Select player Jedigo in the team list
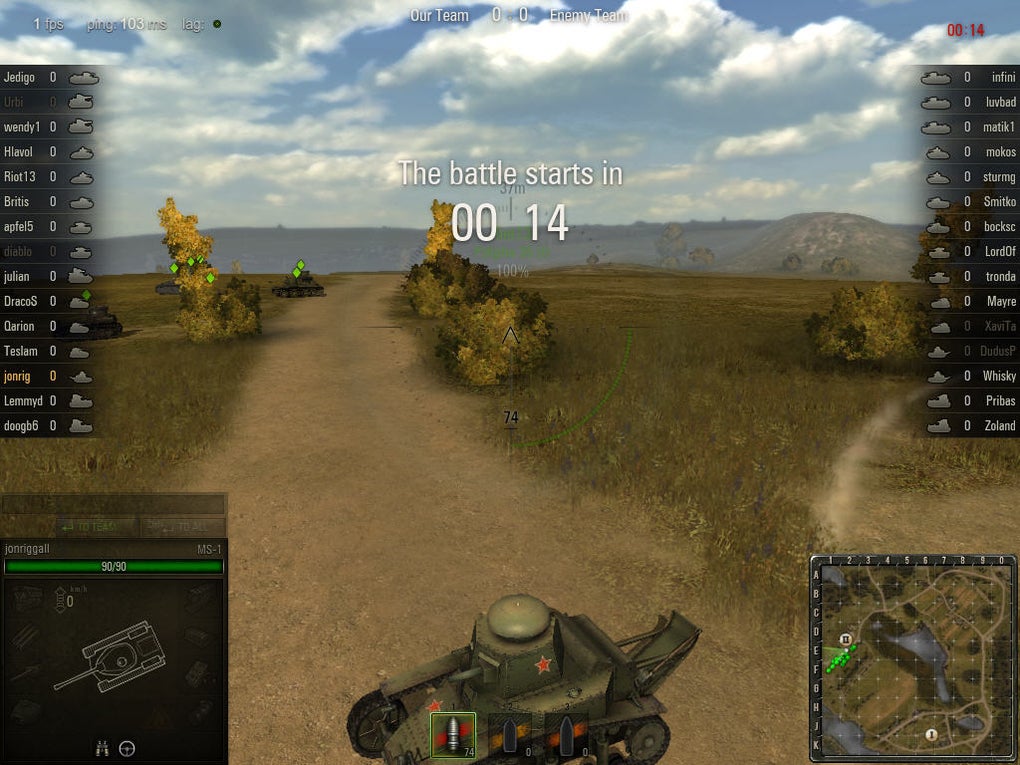This screenshot has width=1020, height=765. [x=19, y=77]
